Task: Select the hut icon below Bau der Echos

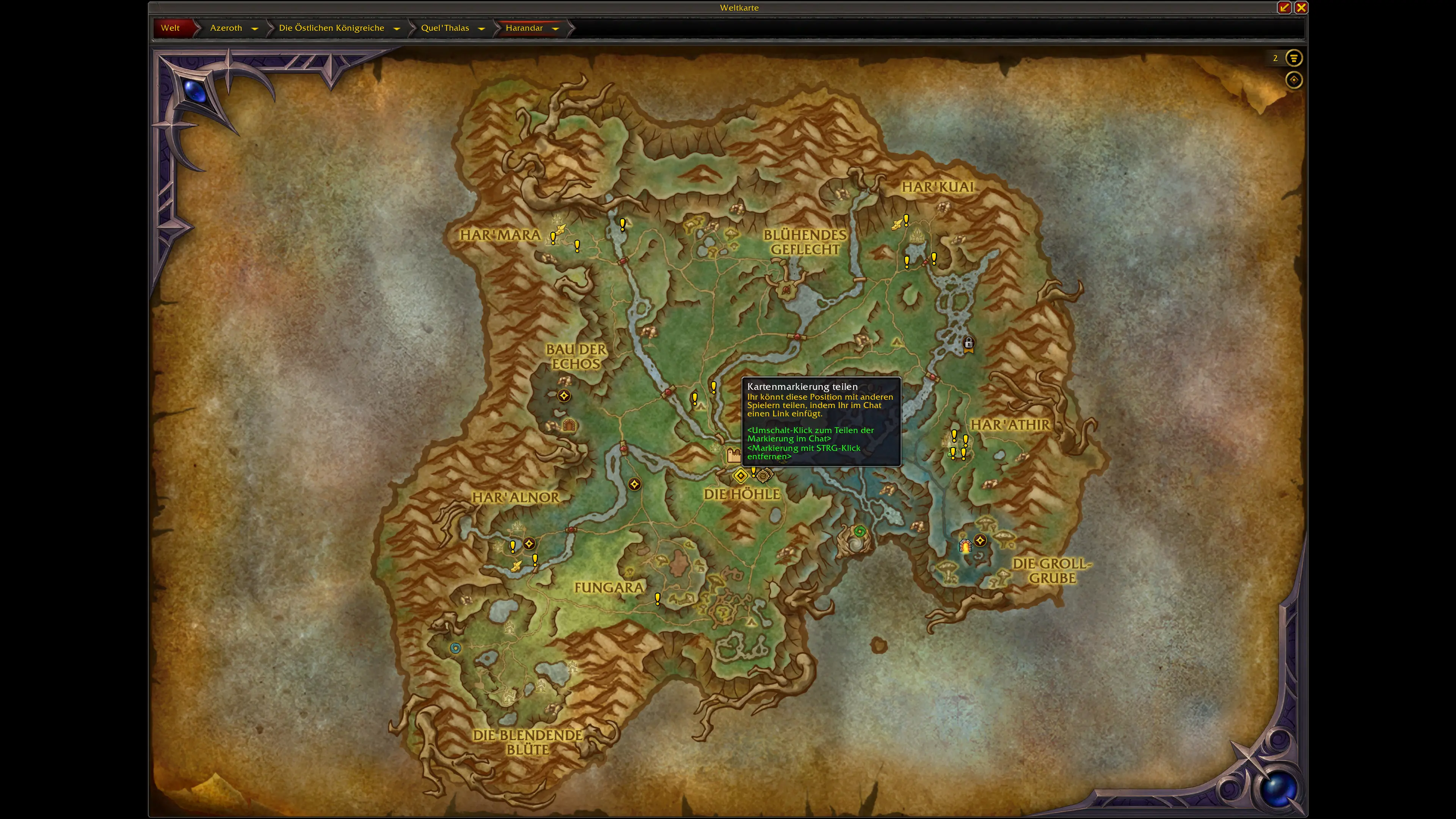Action: click(x=569, y=425)
